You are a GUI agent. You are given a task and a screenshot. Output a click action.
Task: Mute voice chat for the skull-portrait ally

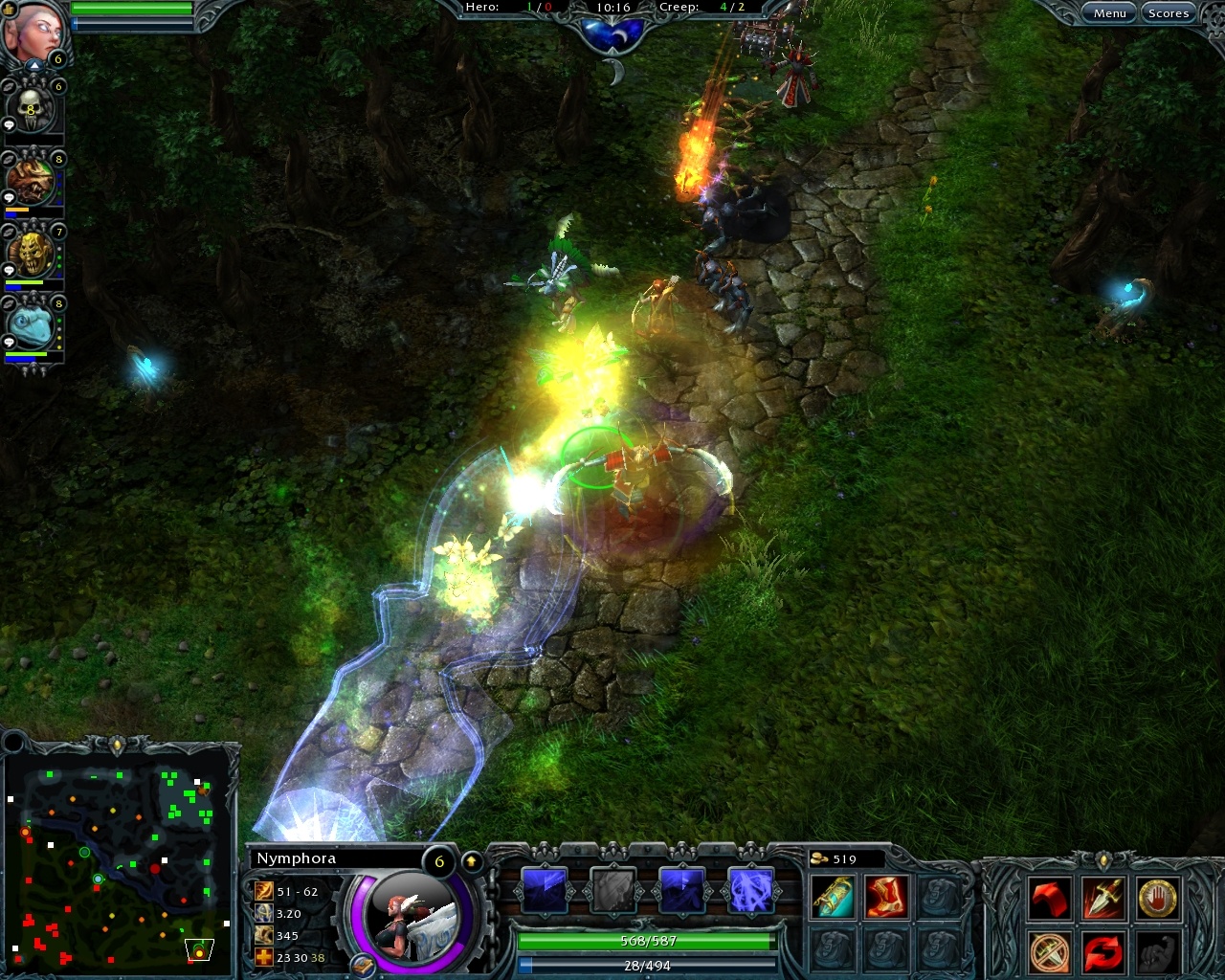pyautogui.click(x=9, y=85)
